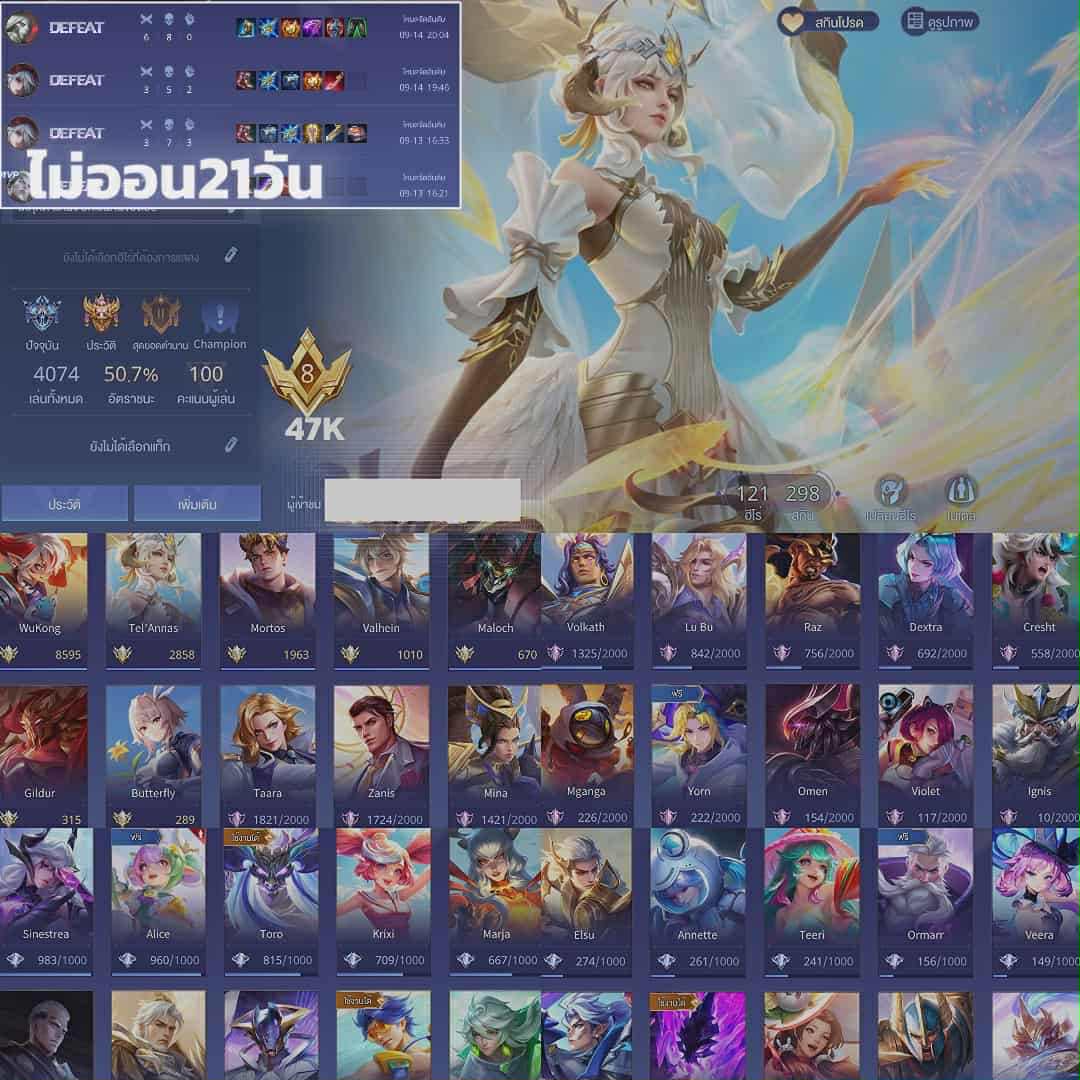Choose the Yorn hero card

pos(699,755)
